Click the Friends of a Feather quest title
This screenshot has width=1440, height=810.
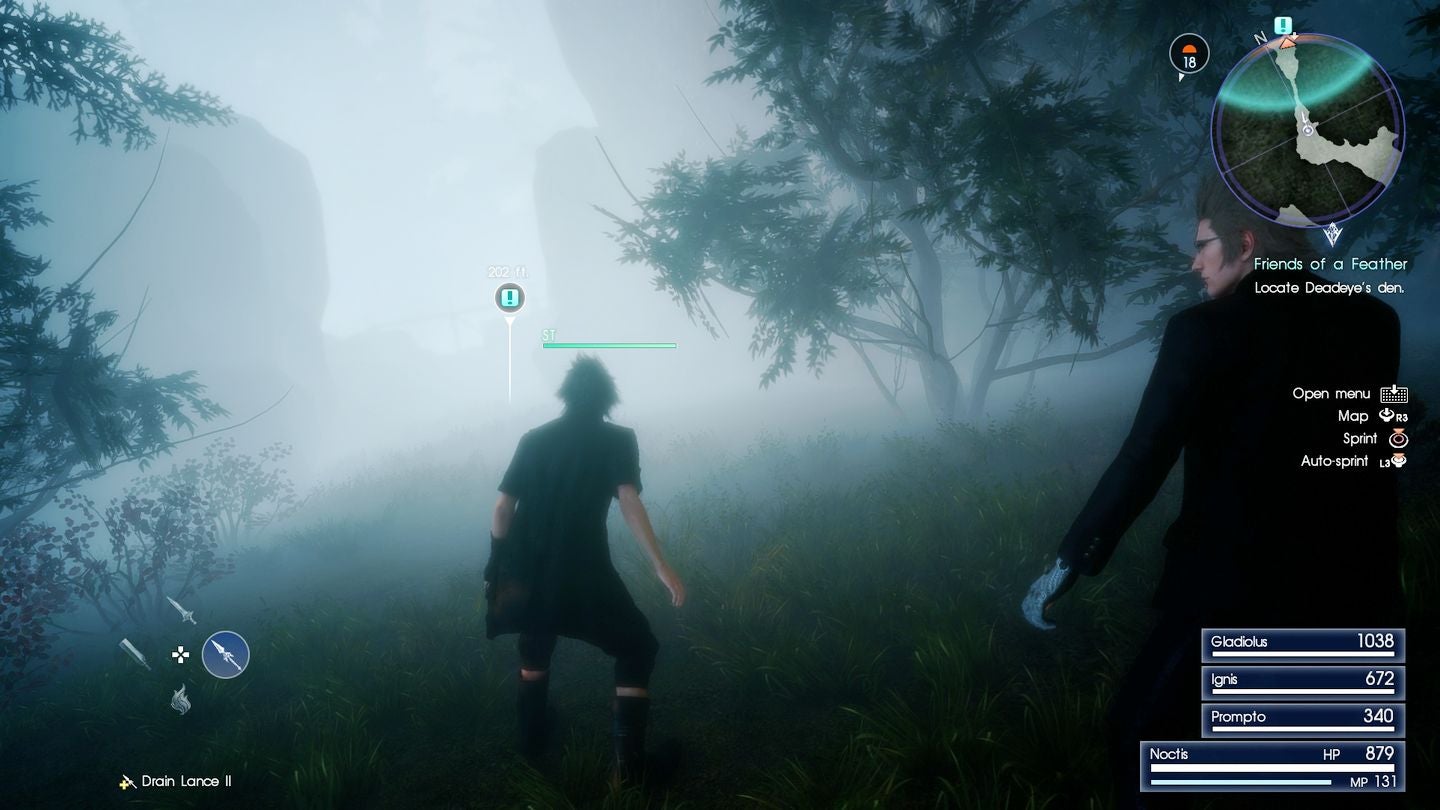(1332, 263)
